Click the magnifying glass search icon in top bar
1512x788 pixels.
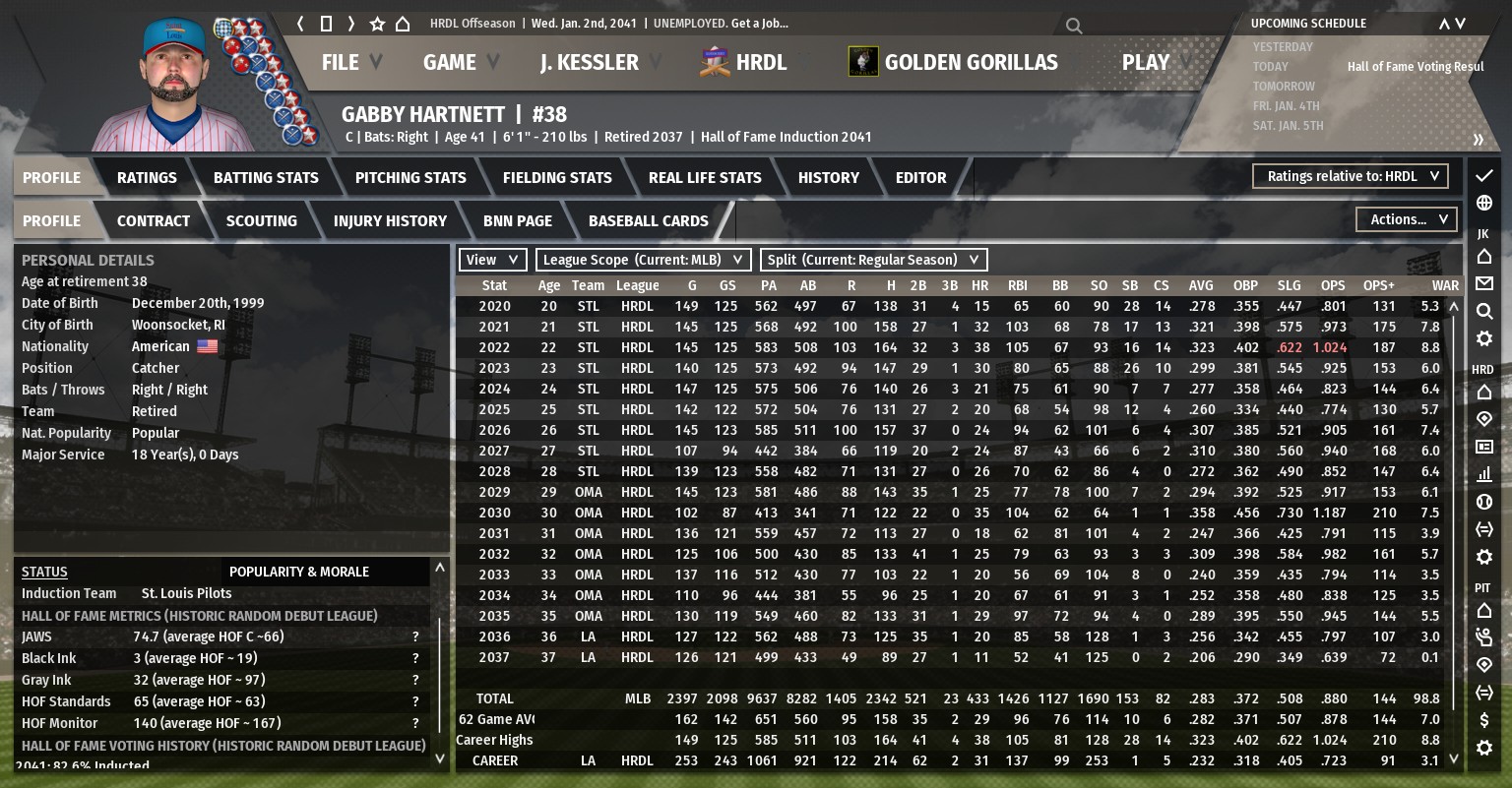(1074, 26)
